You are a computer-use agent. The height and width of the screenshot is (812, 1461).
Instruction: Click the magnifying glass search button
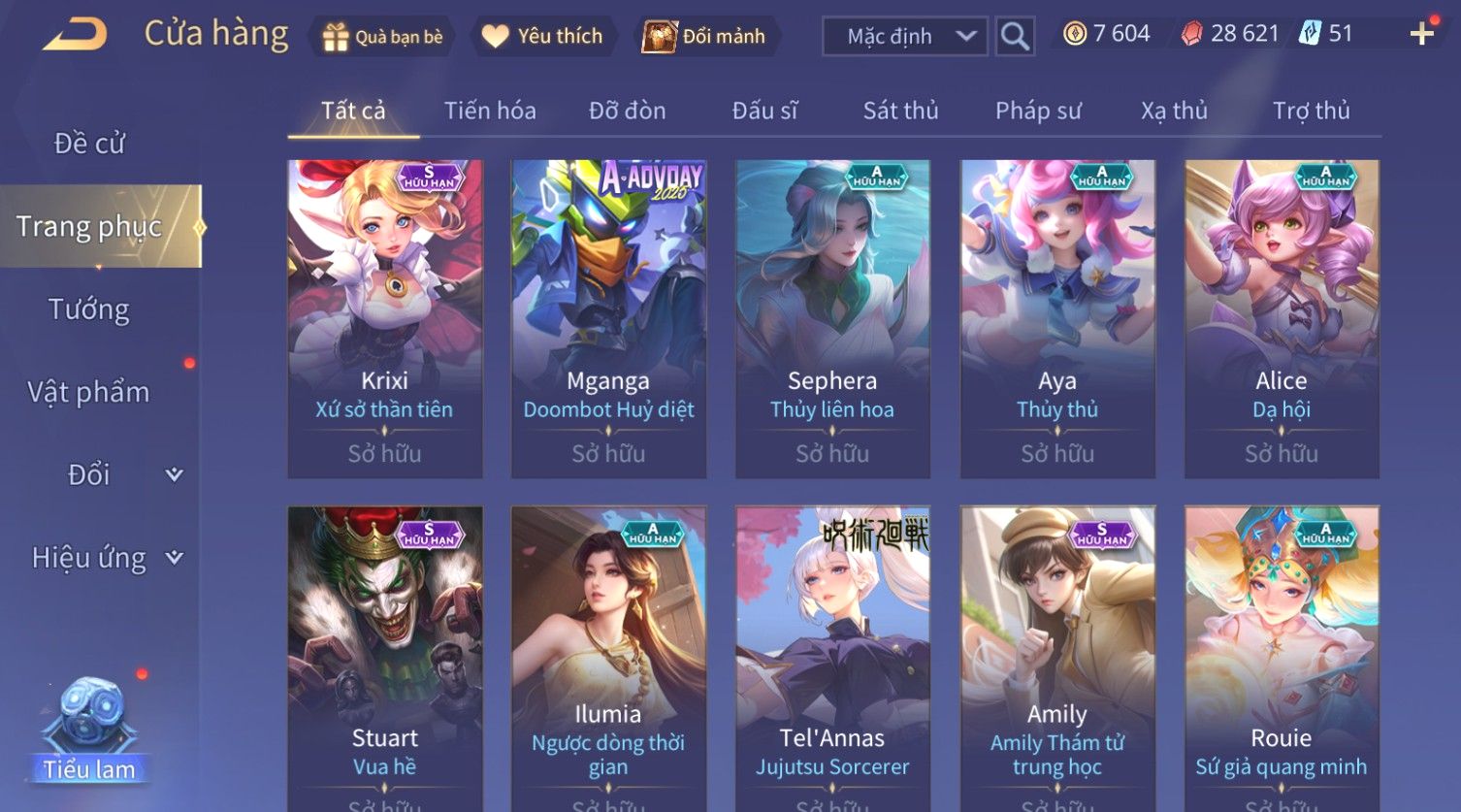point(1015,37)
